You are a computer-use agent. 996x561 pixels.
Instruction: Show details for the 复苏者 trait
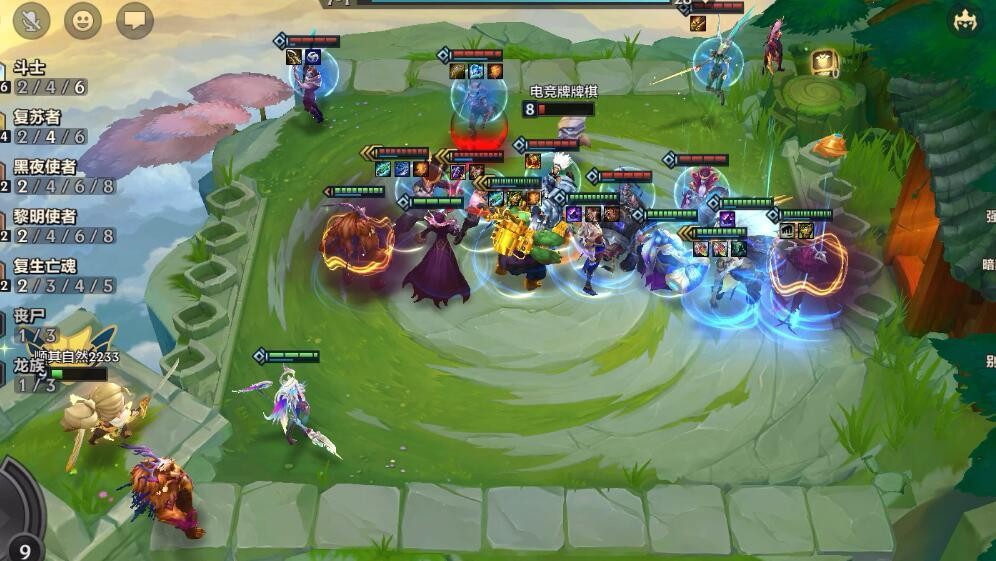[x=48, y=127]
